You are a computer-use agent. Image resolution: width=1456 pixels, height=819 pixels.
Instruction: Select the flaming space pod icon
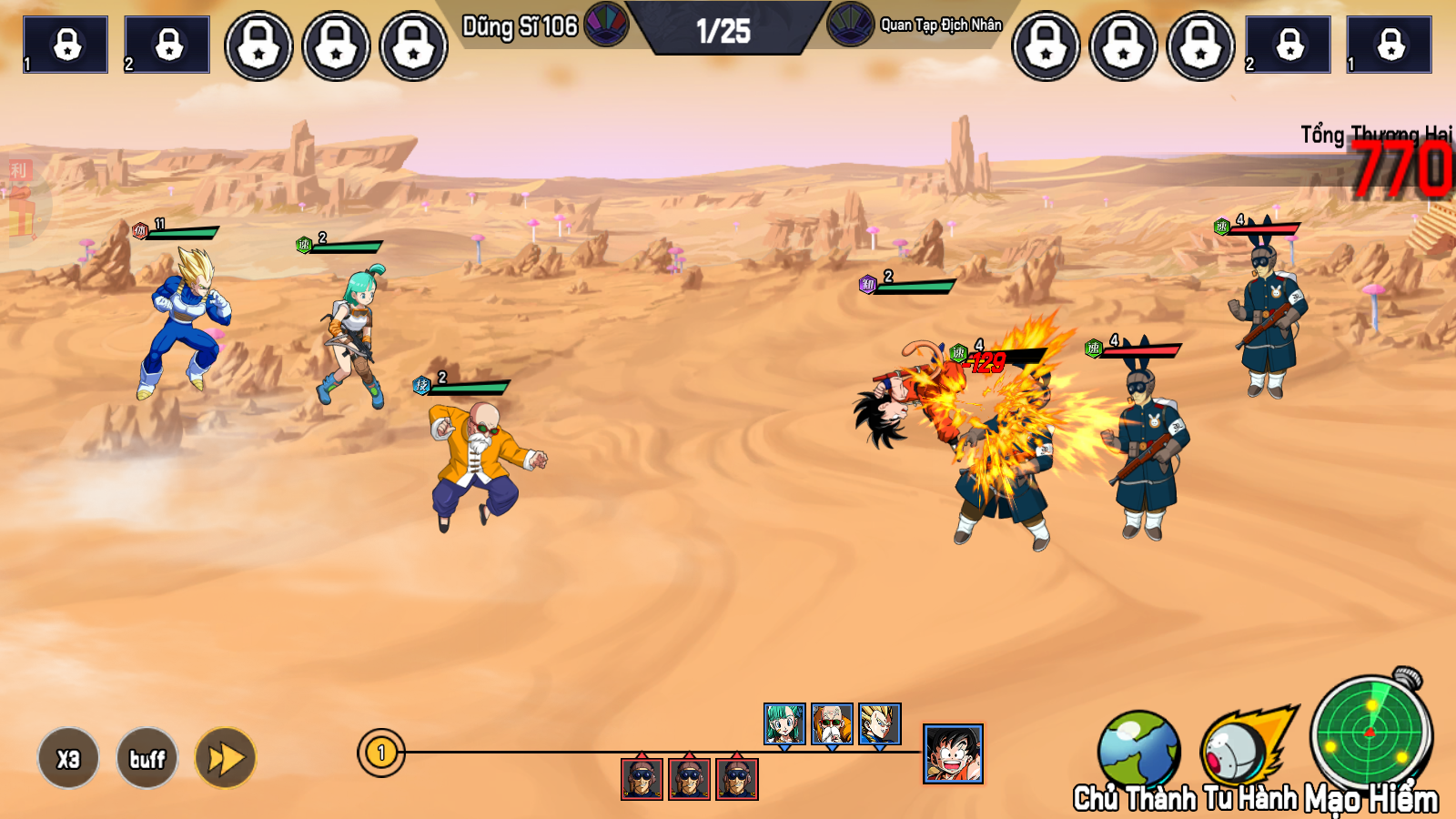tap(1244, 746)
